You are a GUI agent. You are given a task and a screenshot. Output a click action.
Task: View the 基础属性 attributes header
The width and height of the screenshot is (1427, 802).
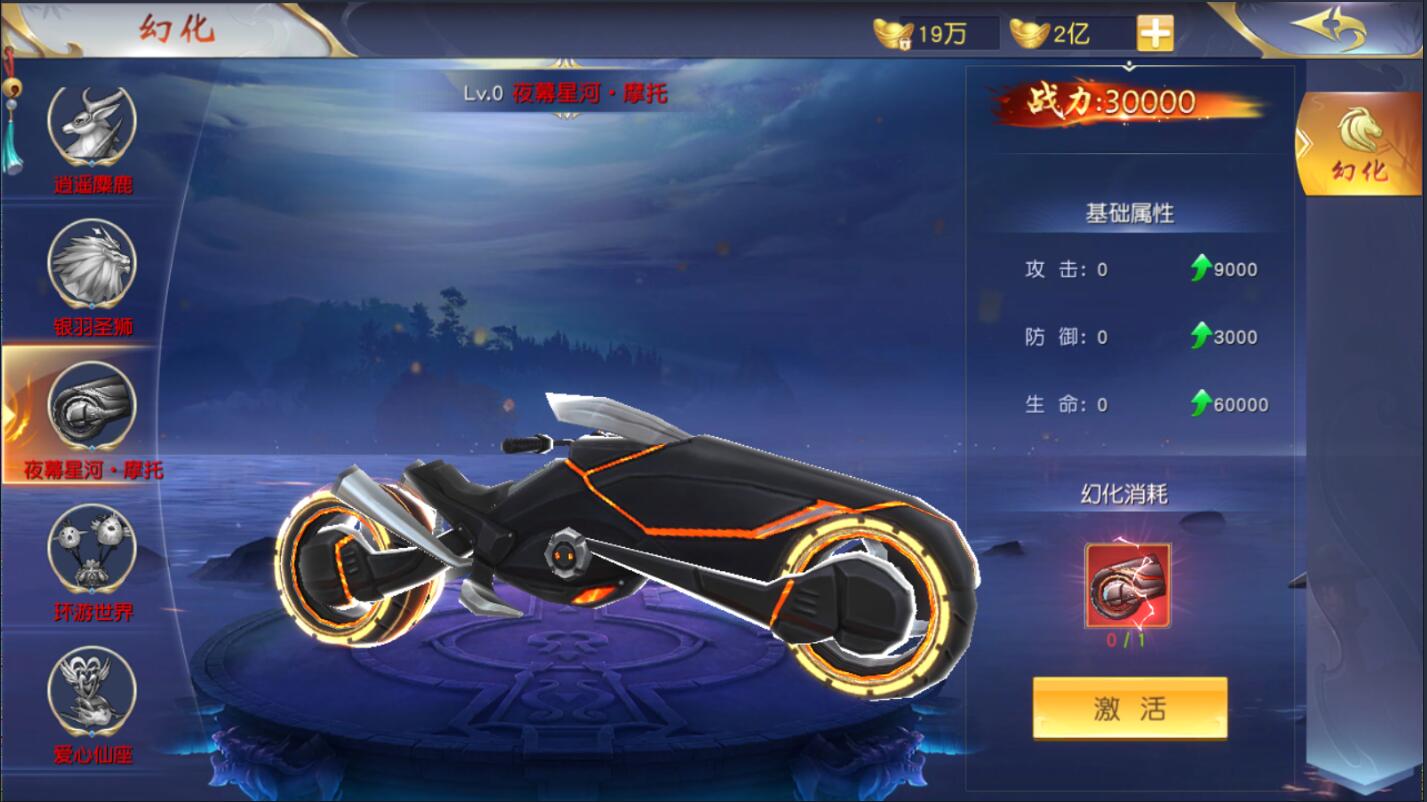point(1129,209)
